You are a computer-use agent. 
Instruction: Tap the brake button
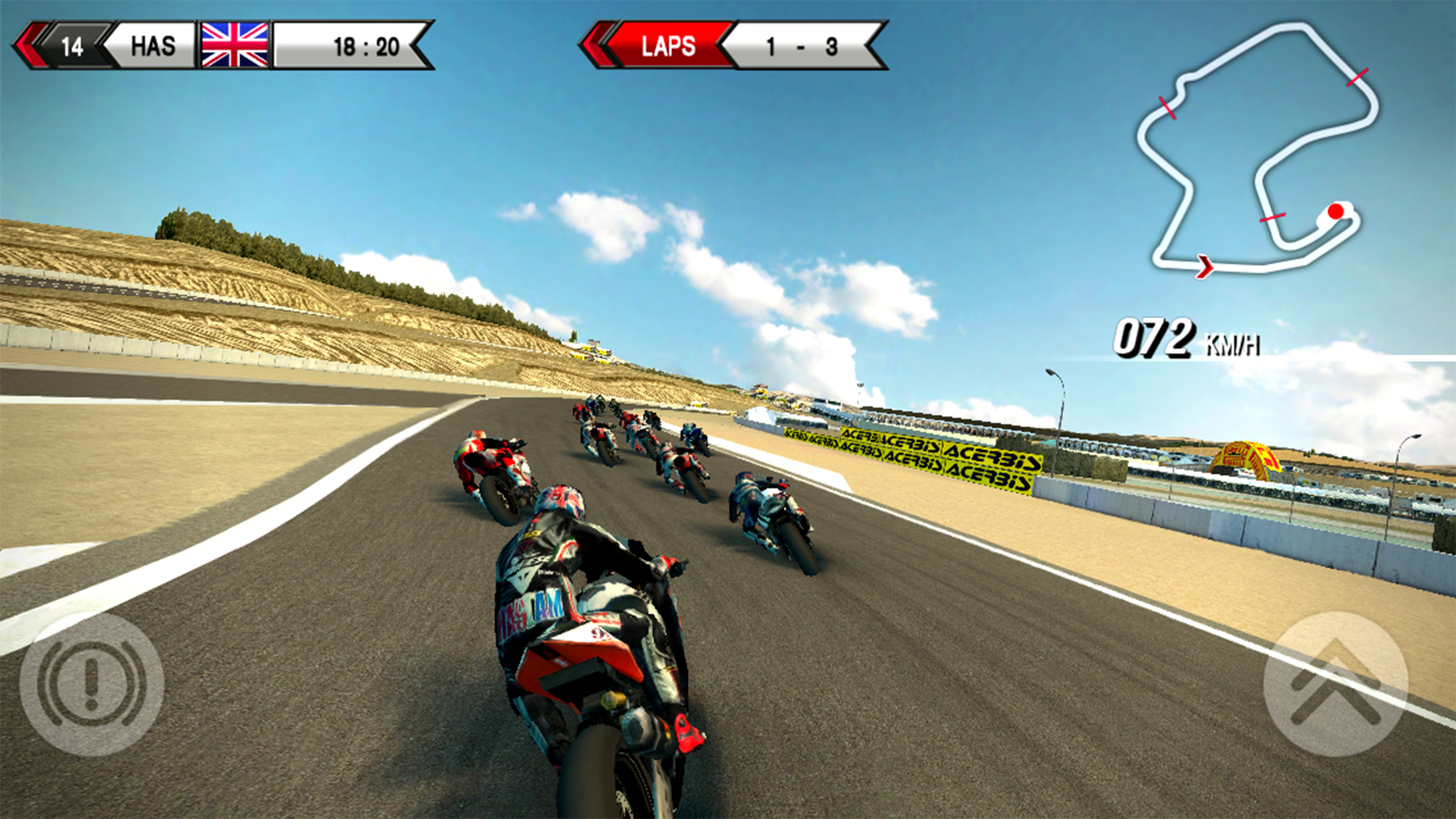92,683
